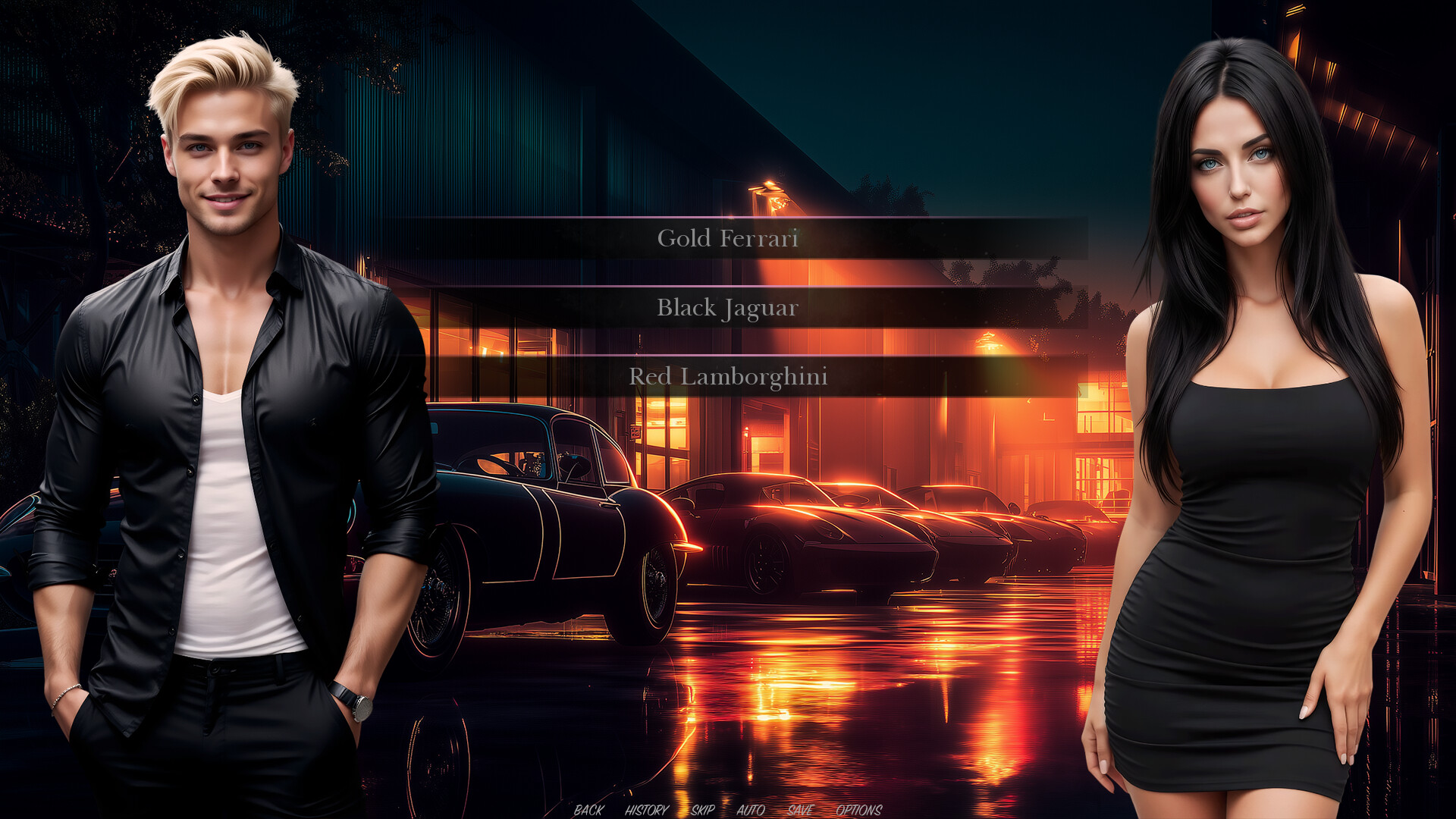Click the top choice bar labeled Gold Ferrari
Viewport: 1456px width, 819px height.
pos(728,237)
